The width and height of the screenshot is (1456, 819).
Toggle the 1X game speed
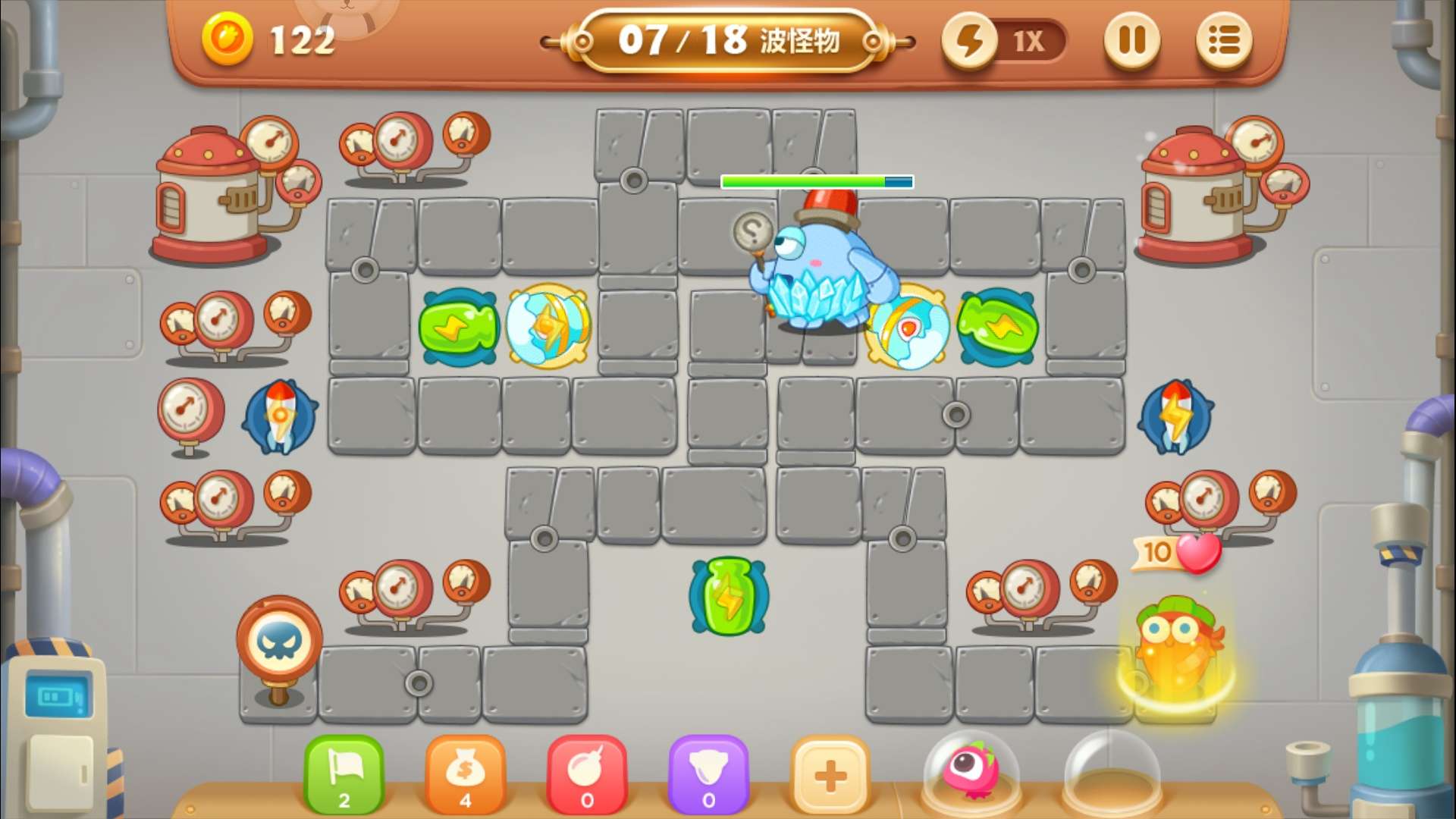1005,41
